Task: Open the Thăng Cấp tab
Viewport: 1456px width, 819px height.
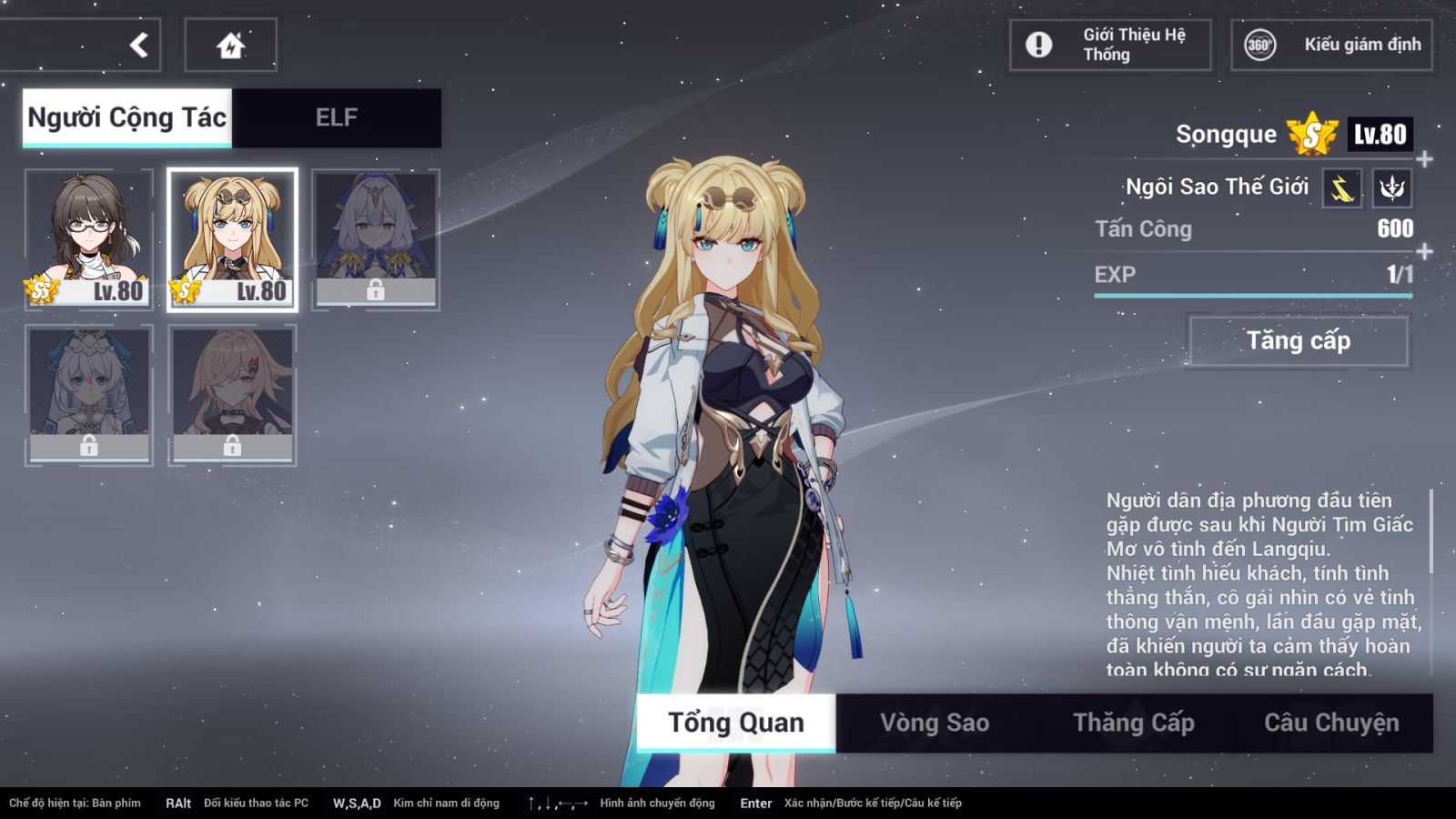Action: pyautogui.click(x=1133, y=723)
